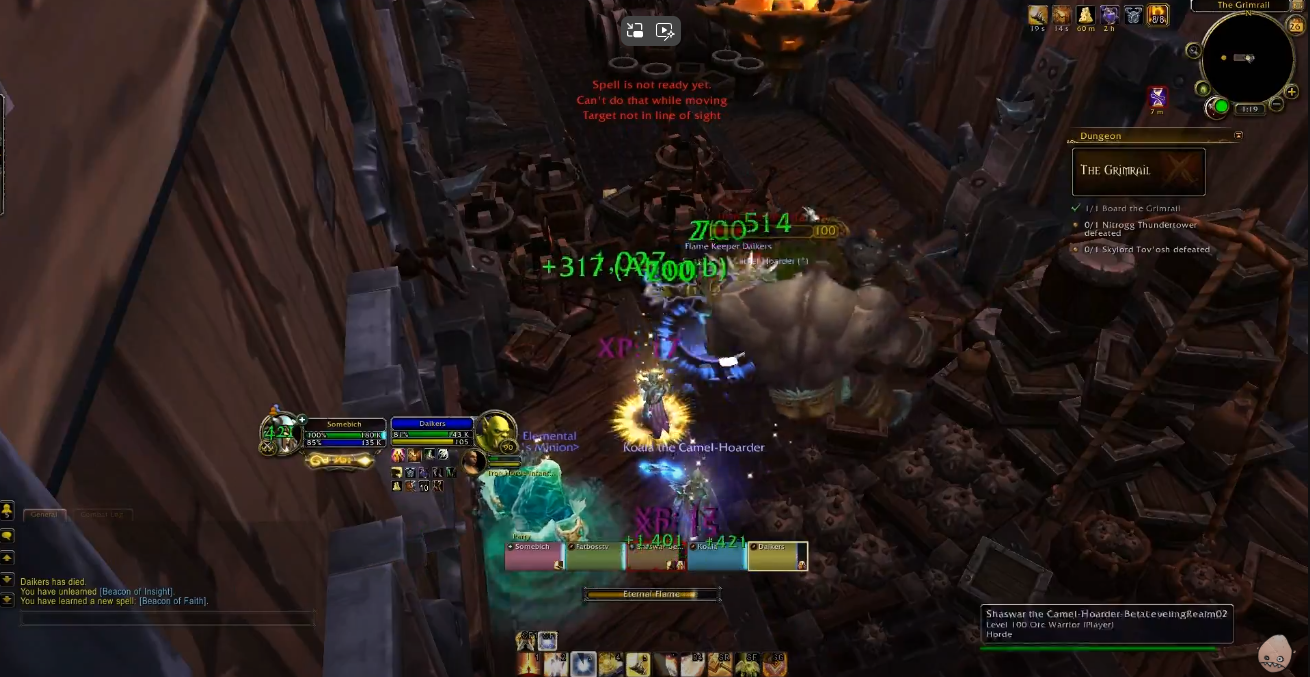Target Fatbosstv's green party frame
Viewport: 1310px width, 677px height.
click(x=595, y=556)
